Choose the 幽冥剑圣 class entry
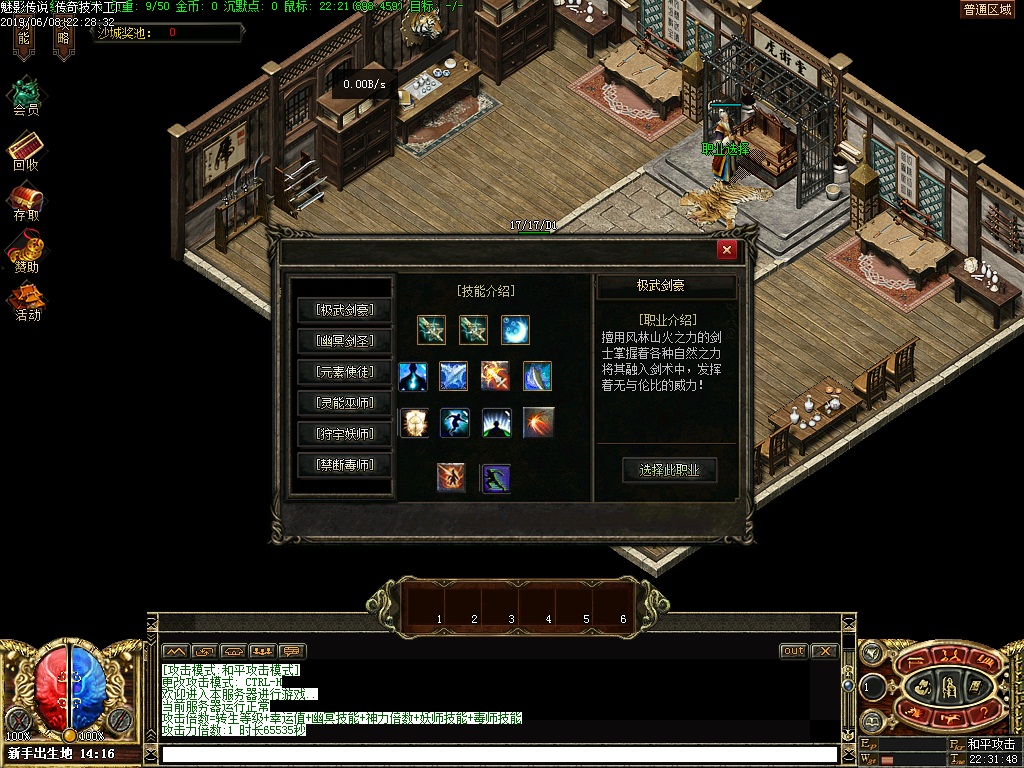Viewport: 1024px width, 768px height. [344, 341]
